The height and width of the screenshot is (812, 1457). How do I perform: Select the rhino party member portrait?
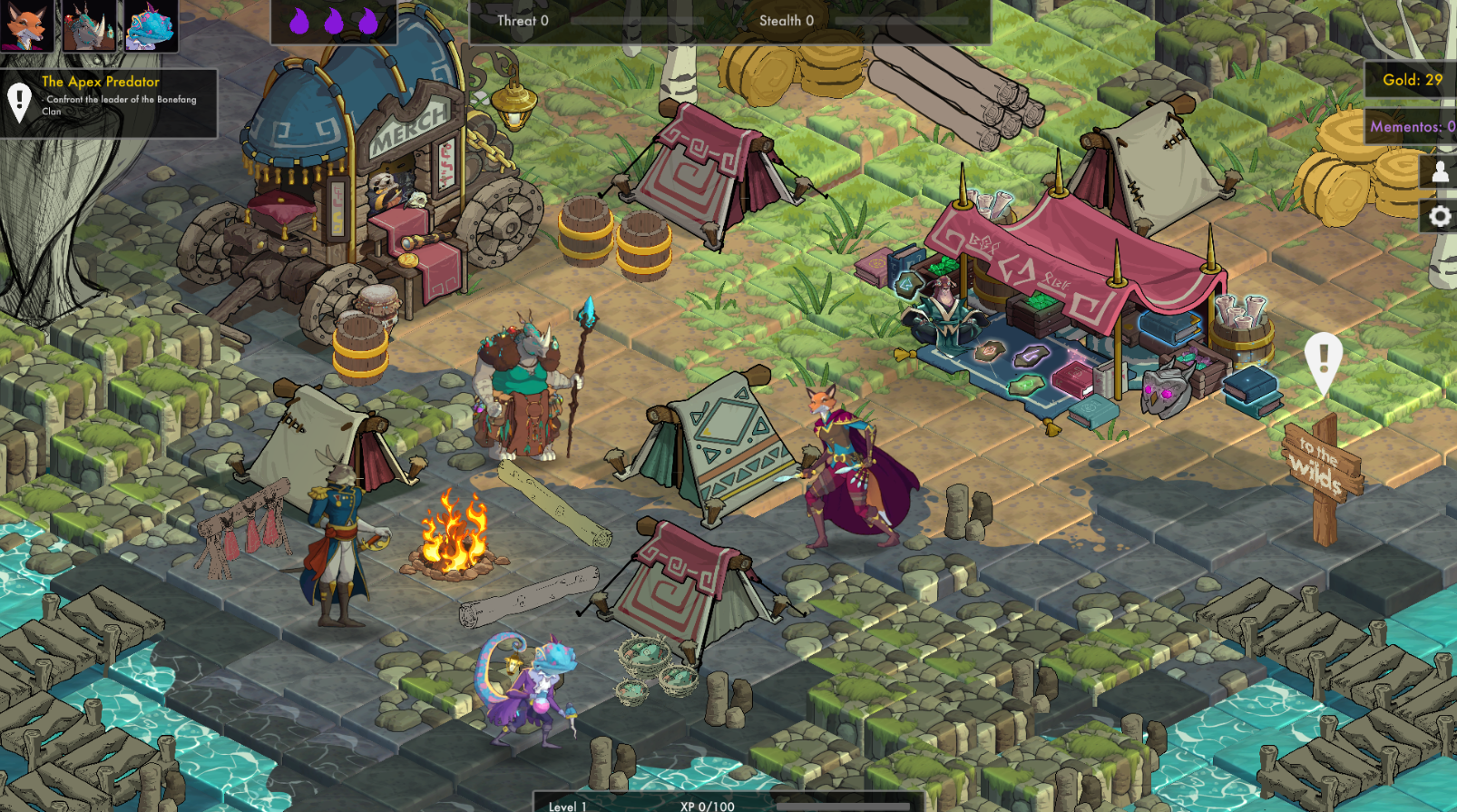tap(89, 25)
